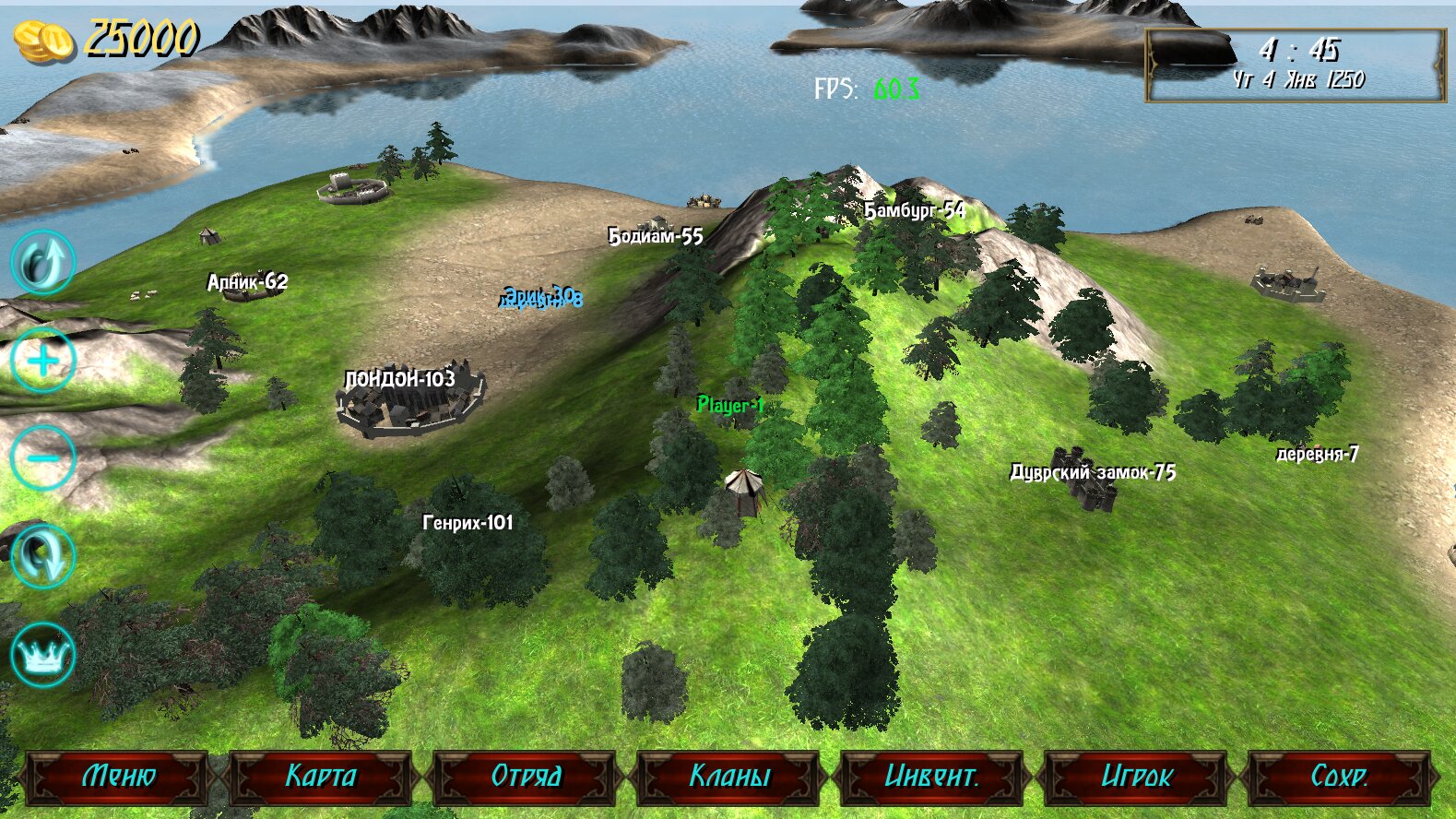The height and width of the screenshot is (819, 1456).
Task: Click the upper camera rotate arrow icon
Action: tap(42, 262)
